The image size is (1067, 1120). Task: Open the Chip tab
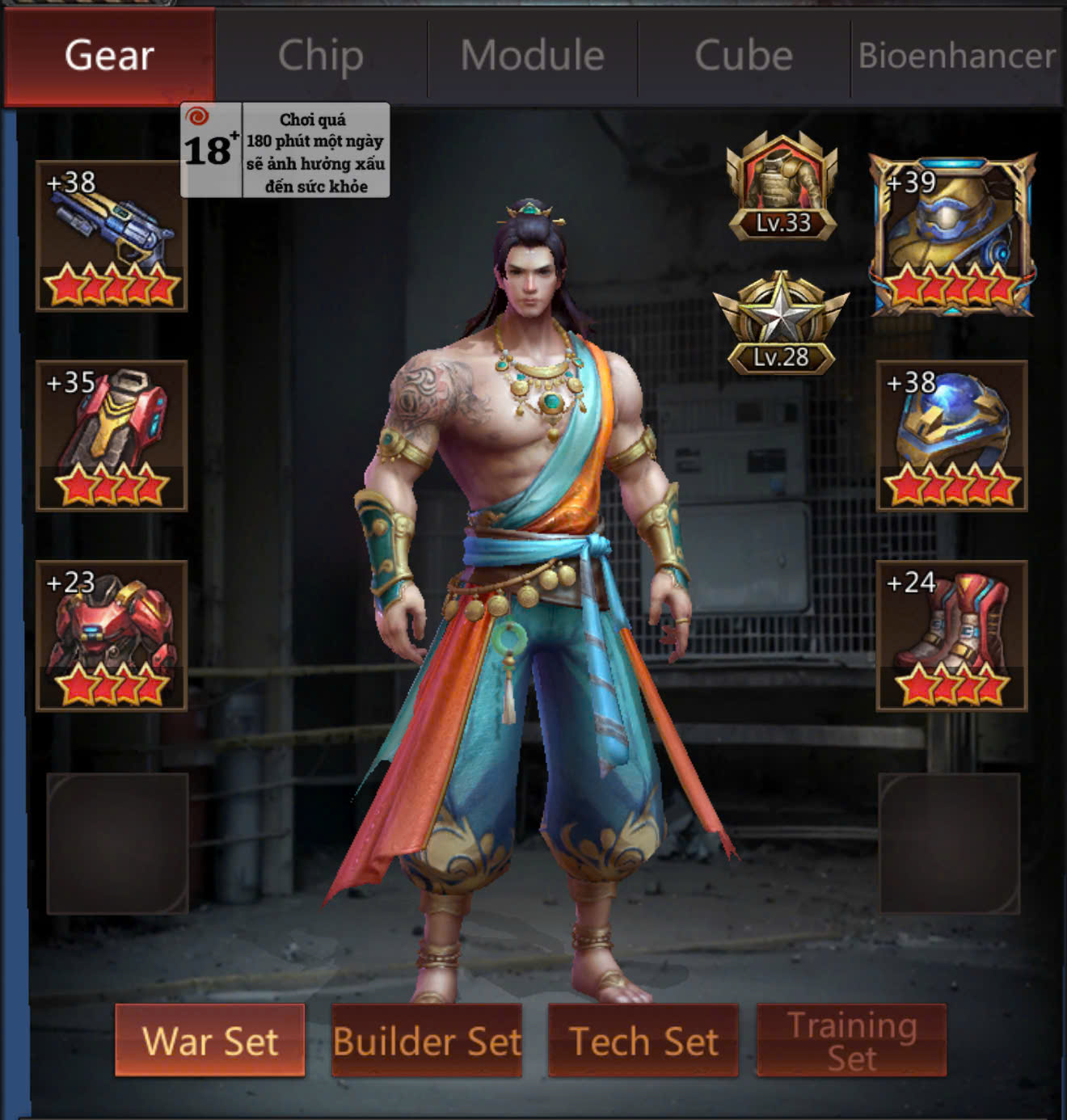coord(321,57)
